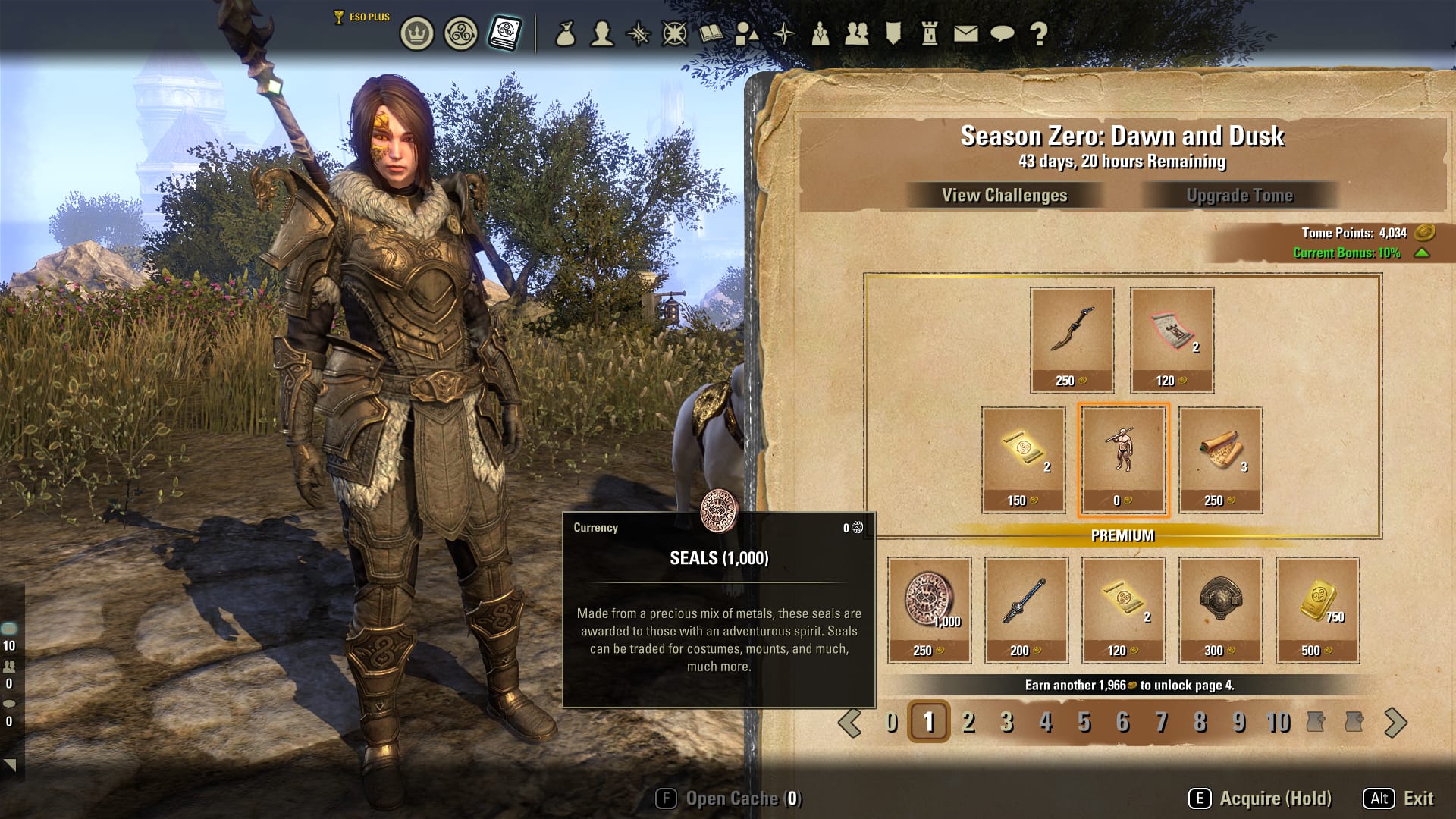Open the mail envelope icon
Viewport: 1456px width, 819px height.
tap(965, 34)
